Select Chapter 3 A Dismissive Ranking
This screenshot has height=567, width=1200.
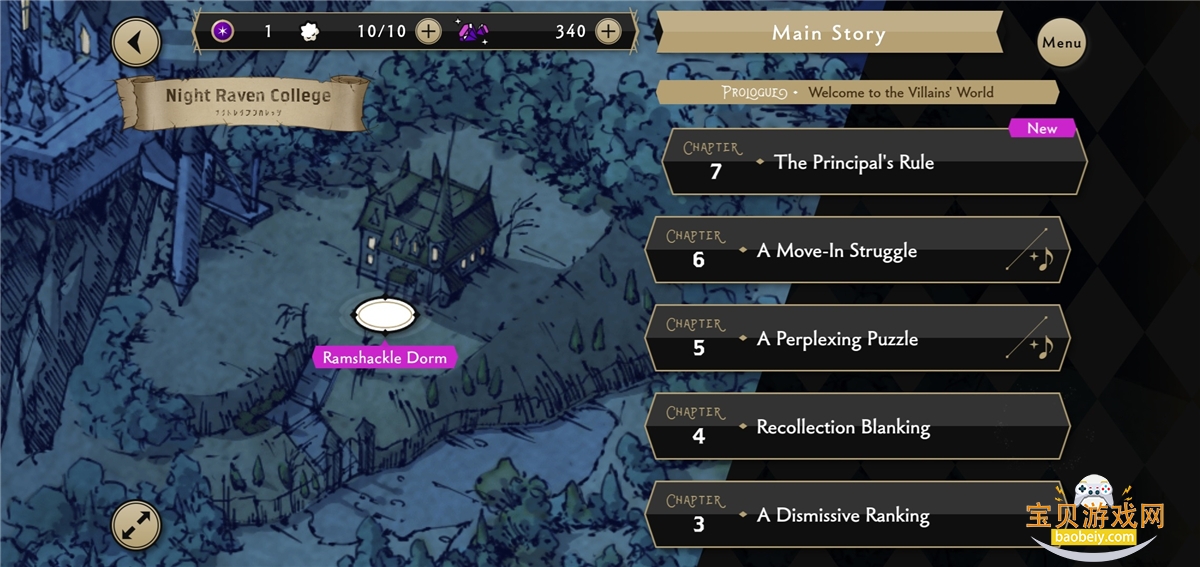(857, 515)
